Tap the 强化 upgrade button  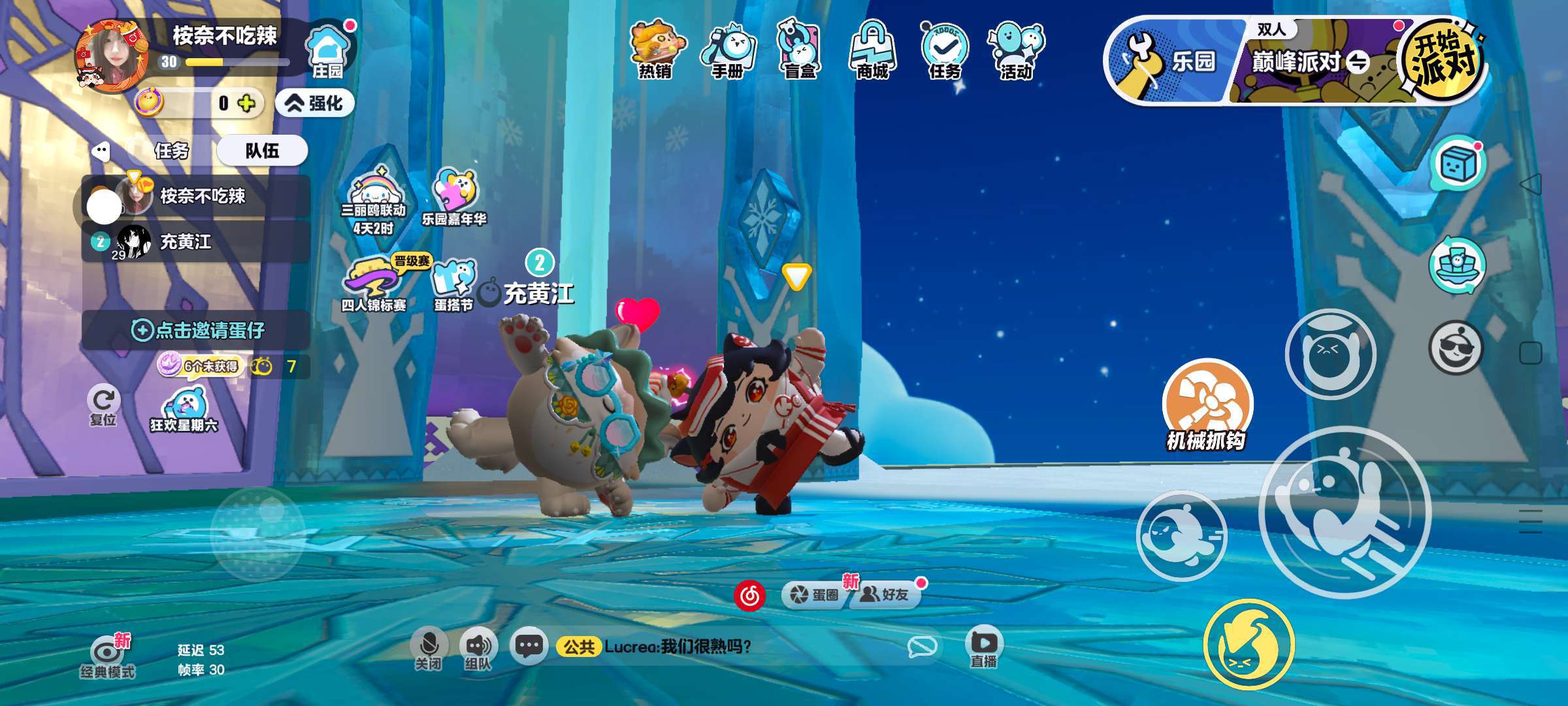(316, 103)
